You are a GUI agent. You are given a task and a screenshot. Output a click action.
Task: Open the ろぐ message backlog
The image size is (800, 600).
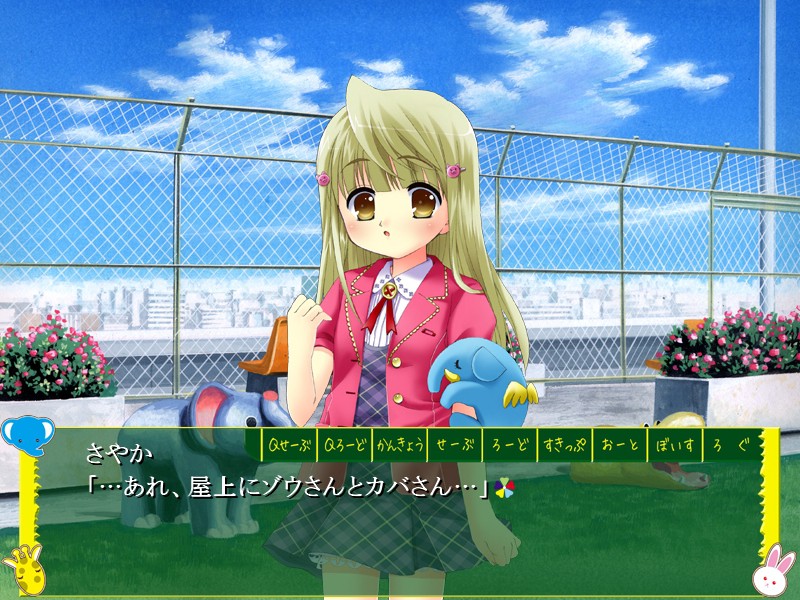729,443
